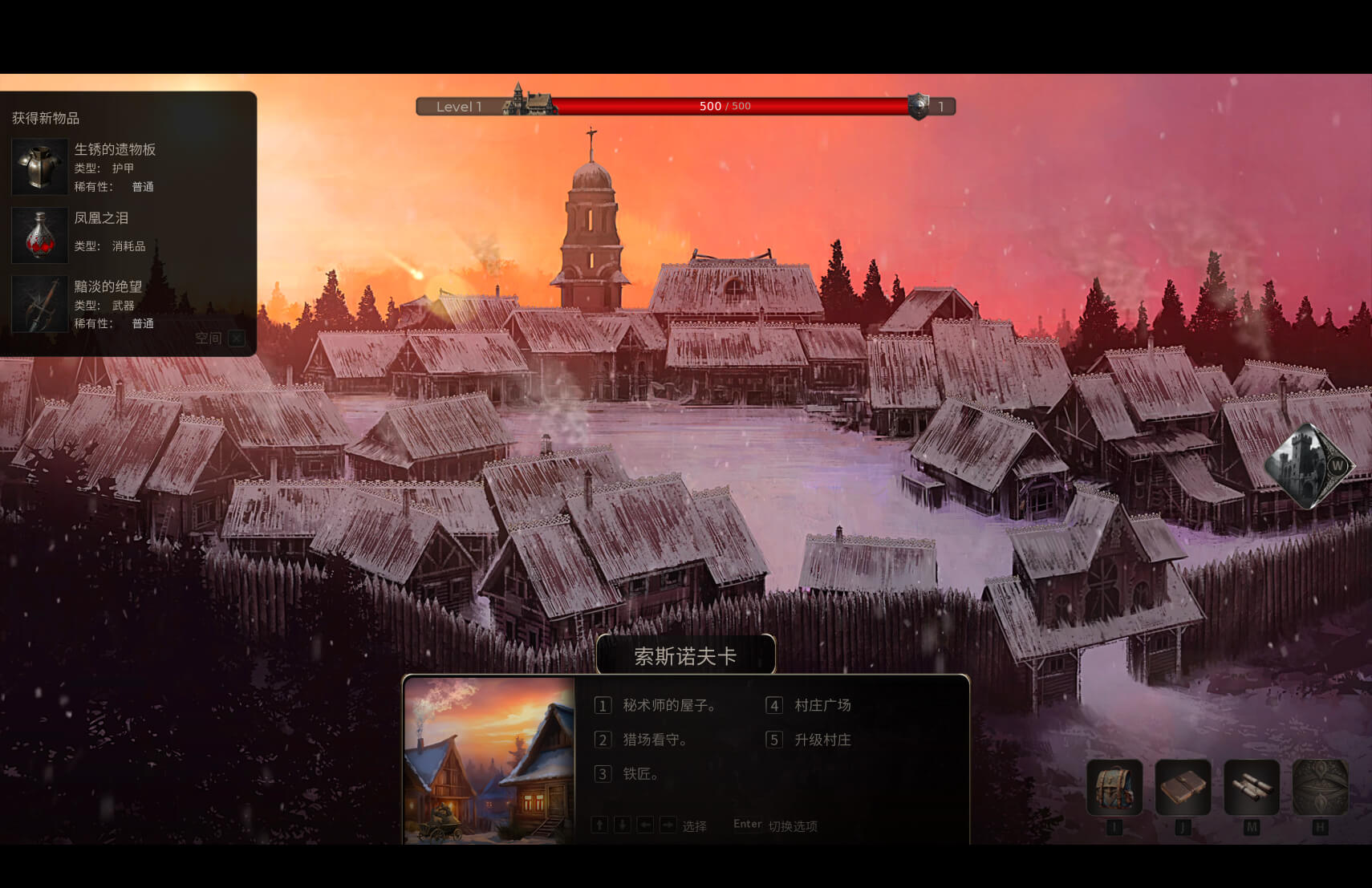This screenshot has width=1372, height=888.
Task: Select the 猎场看守 option
Action: point(654,740)
